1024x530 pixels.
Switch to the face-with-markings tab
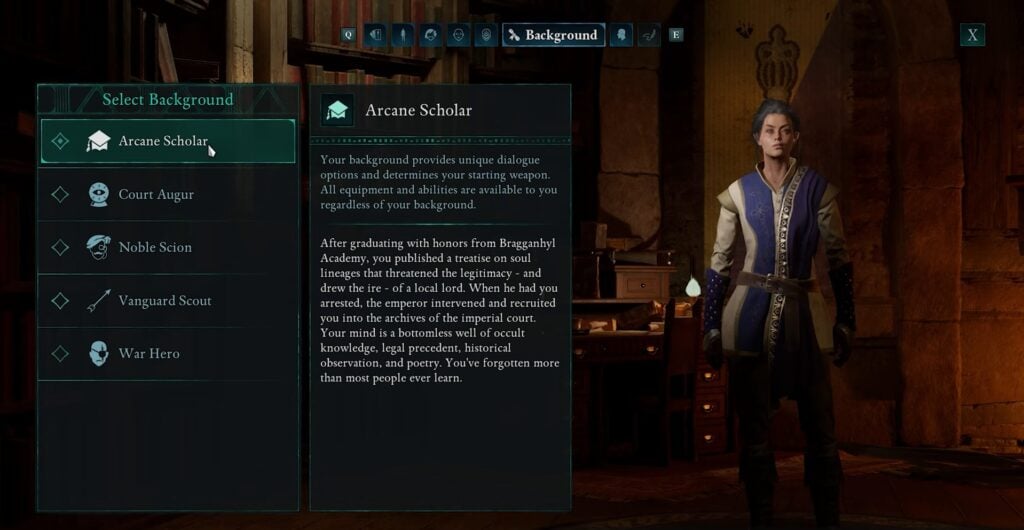pyautogui.click(x=486, y=35)
